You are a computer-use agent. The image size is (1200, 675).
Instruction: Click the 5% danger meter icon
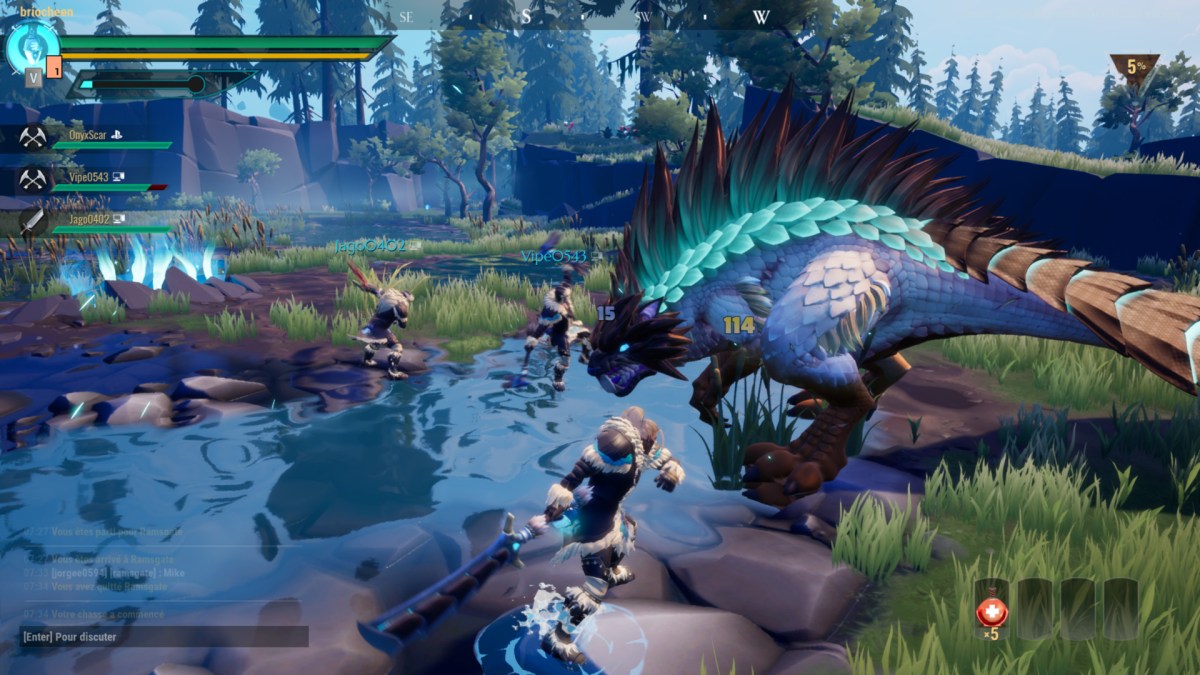(1135, 69)
